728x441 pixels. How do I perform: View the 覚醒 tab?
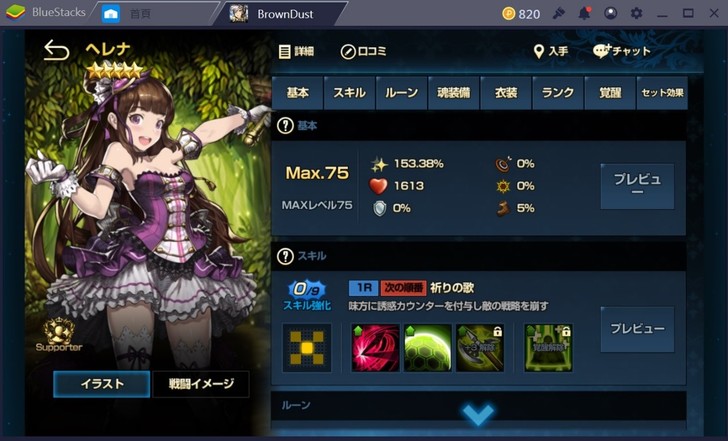[x=609, y=93]
